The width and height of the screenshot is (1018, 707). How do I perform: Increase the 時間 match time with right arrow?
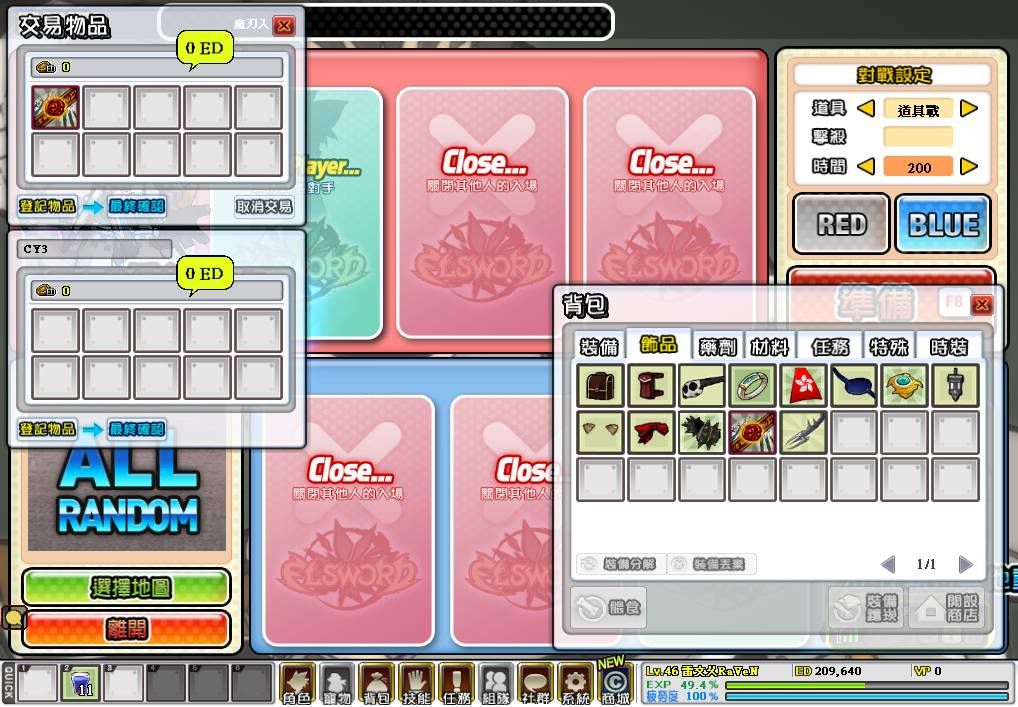pyautogui.click(x=968, y=166)
